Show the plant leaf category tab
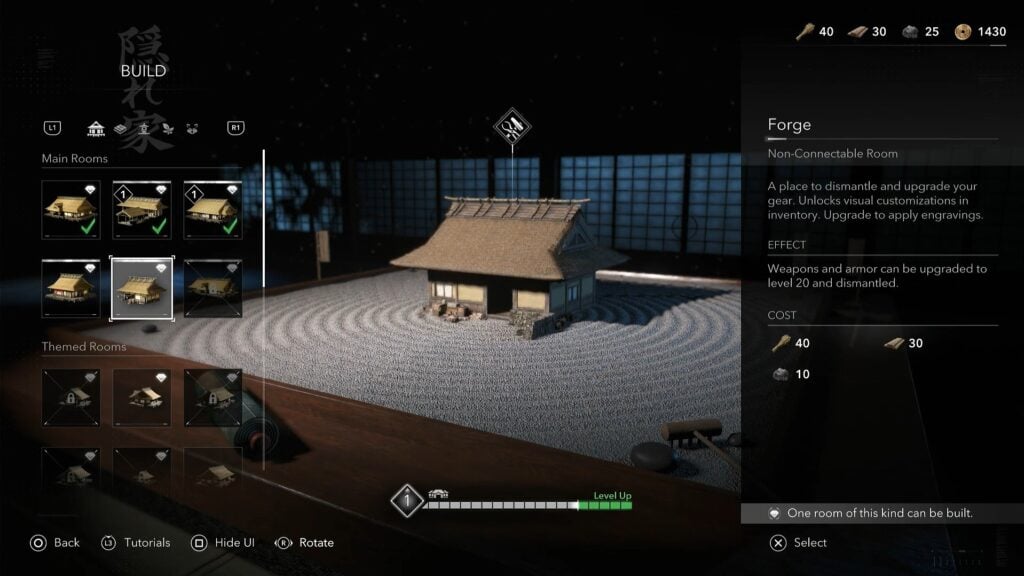 166,128
